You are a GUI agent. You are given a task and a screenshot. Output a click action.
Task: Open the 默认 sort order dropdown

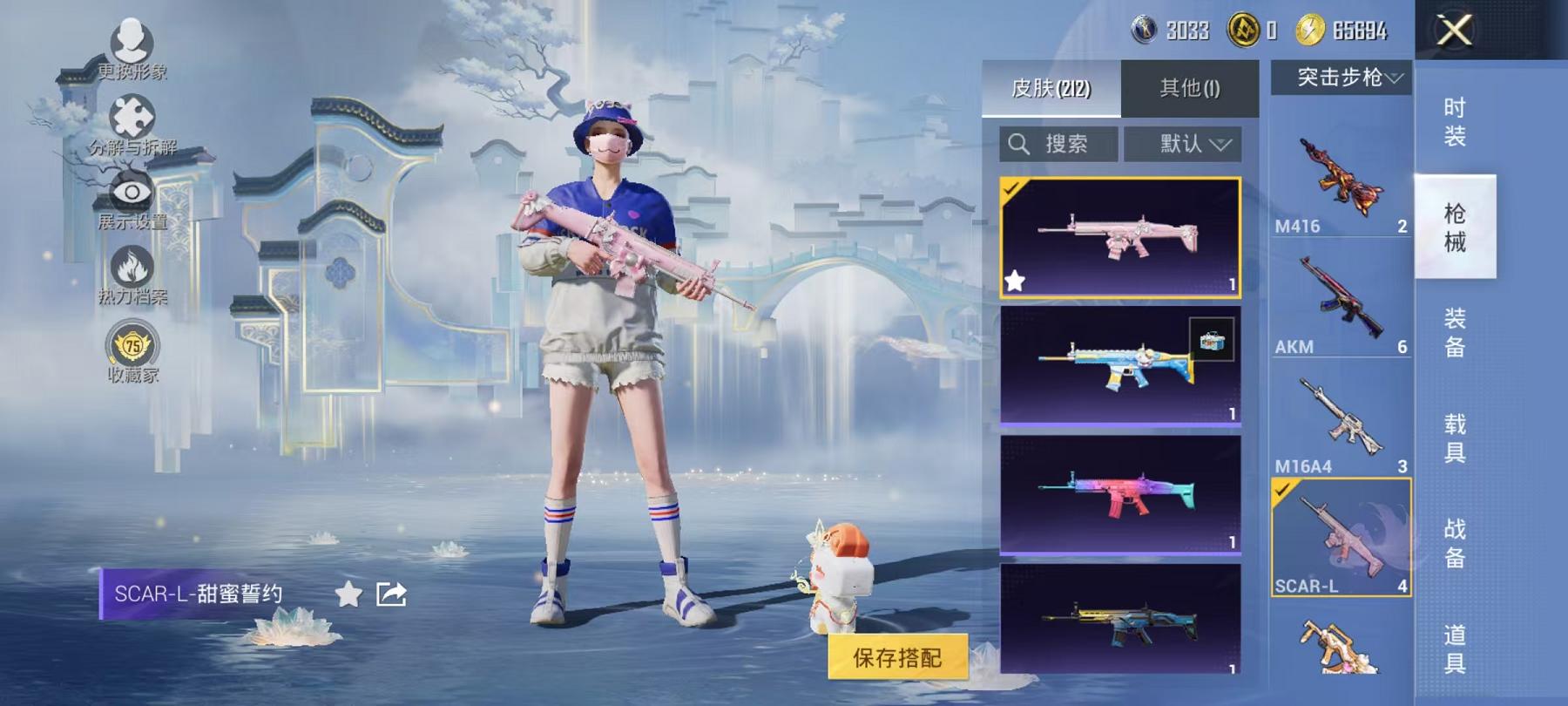click(x=1180, y=145)
